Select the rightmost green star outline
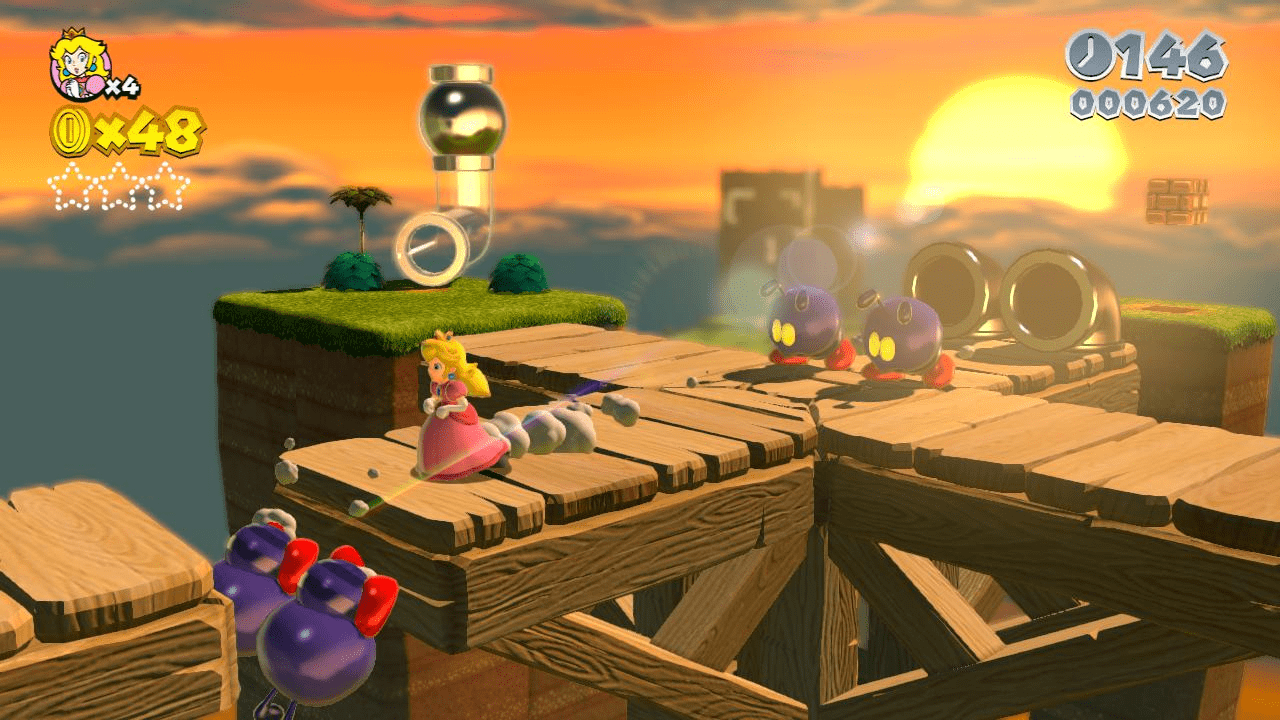Image resolution: width=1280 pixels, height=720 pixels. 164,186
